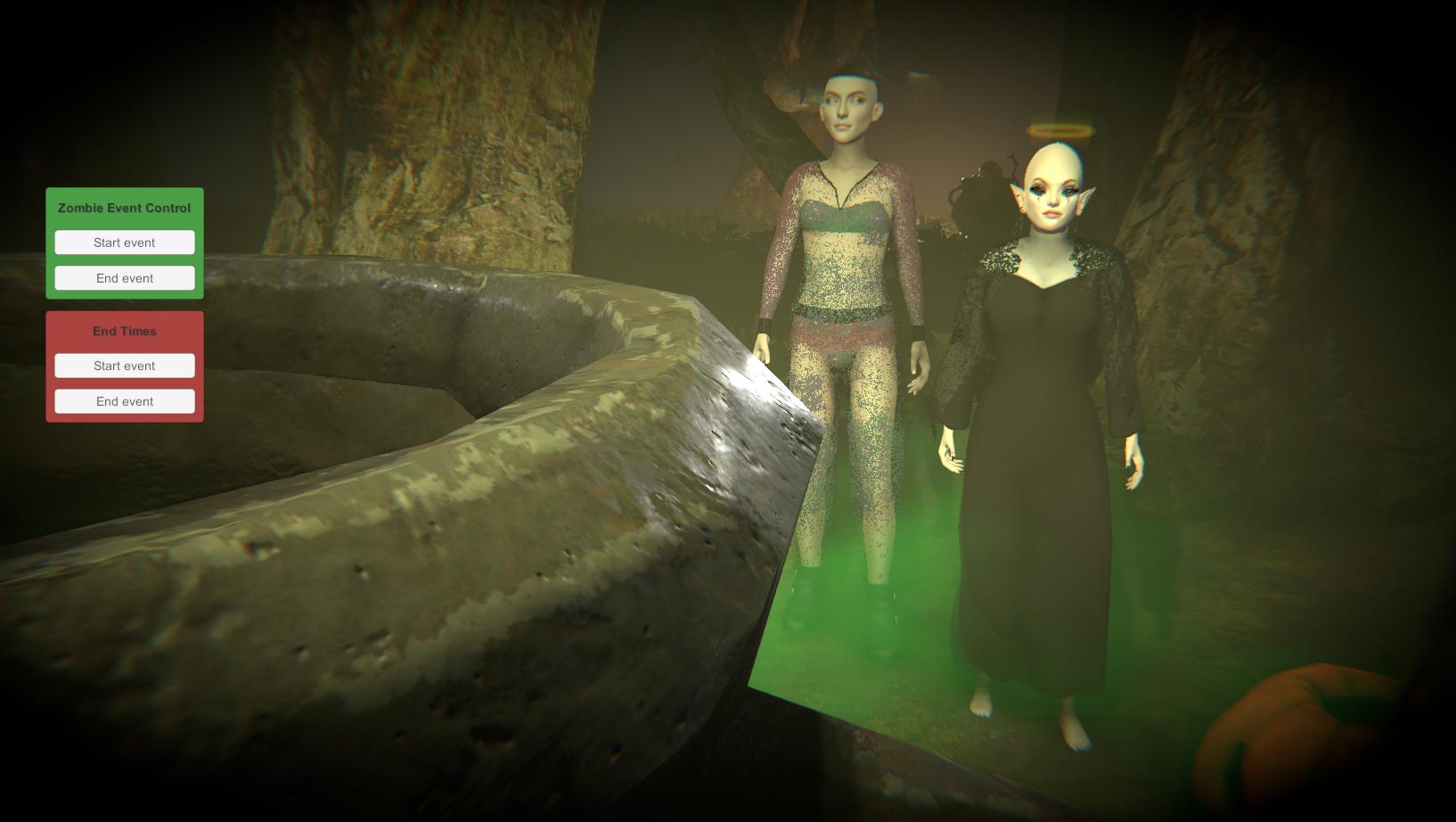End the Zombie Event Control event
The height and width of the screenshot is (822, 1456).
(125, 278)
